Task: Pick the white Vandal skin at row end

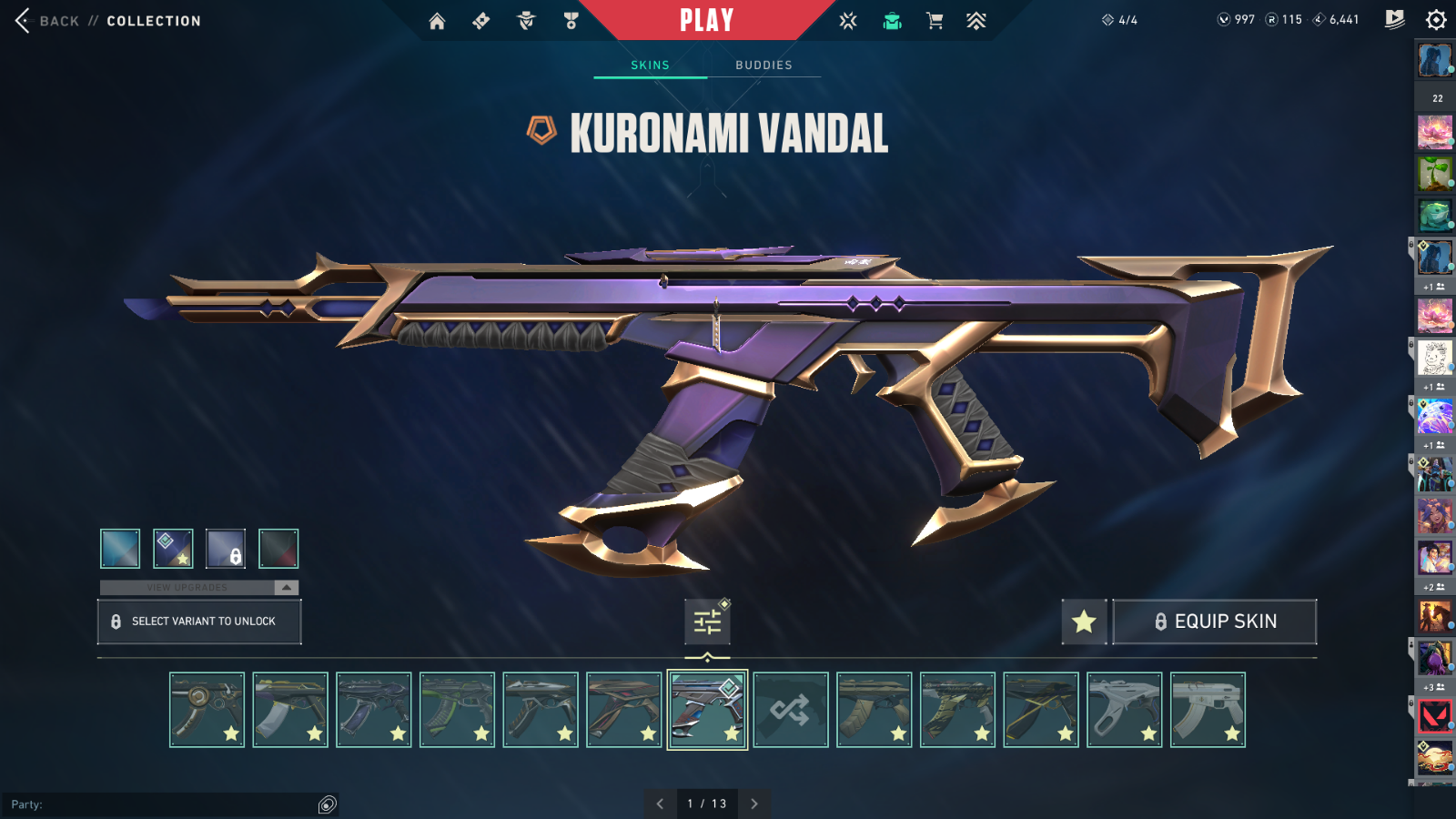Action: tap(1208, 710)
